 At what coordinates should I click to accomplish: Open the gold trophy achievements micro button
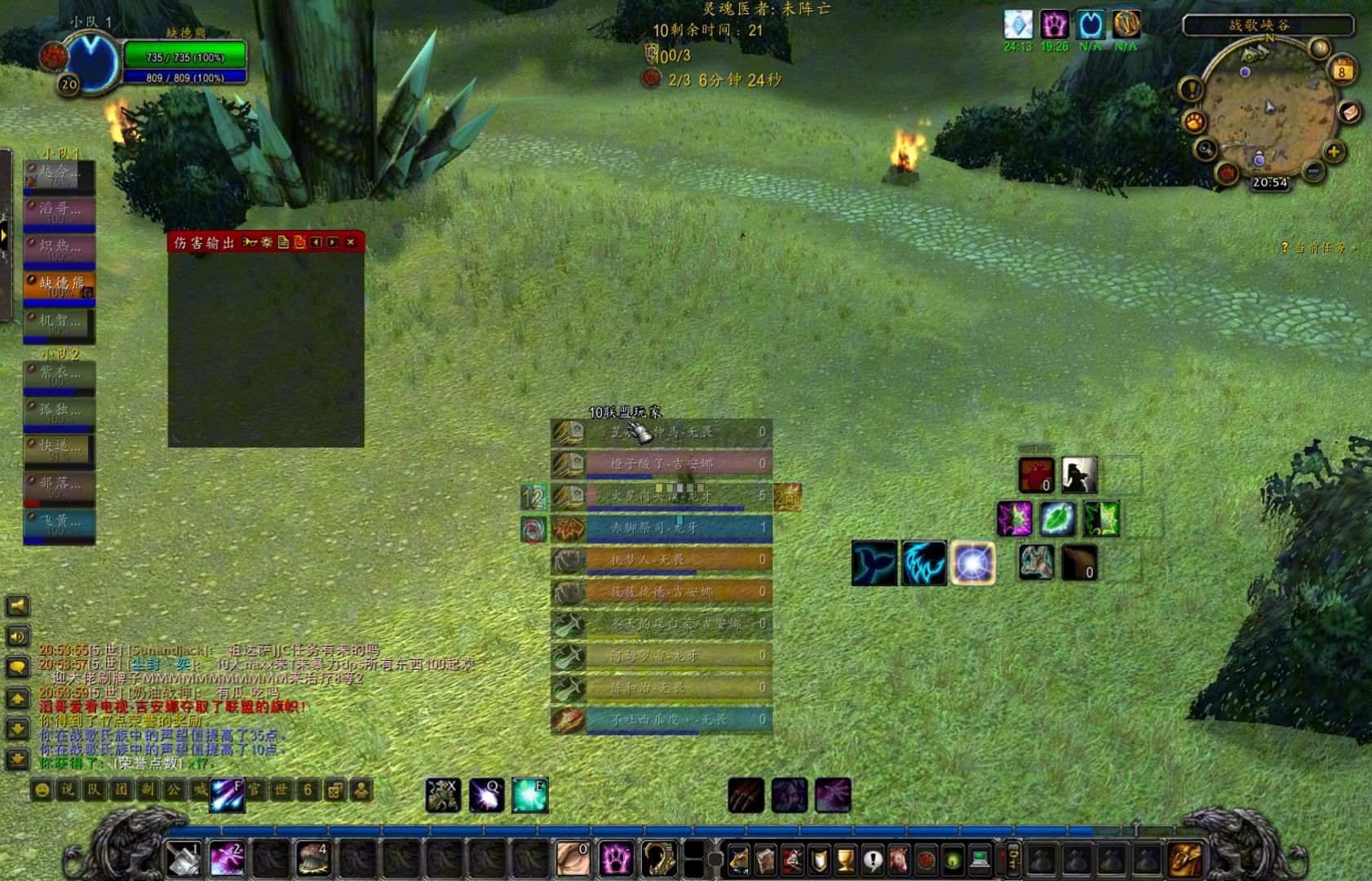pos(846,859)
